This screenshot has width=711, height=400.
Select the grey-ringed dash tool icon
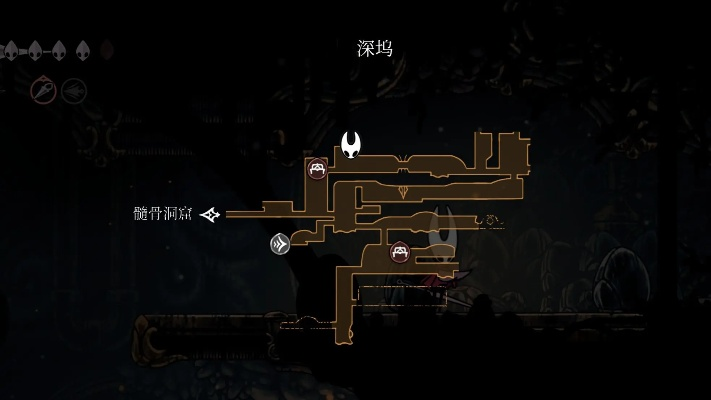coord(74,91)
